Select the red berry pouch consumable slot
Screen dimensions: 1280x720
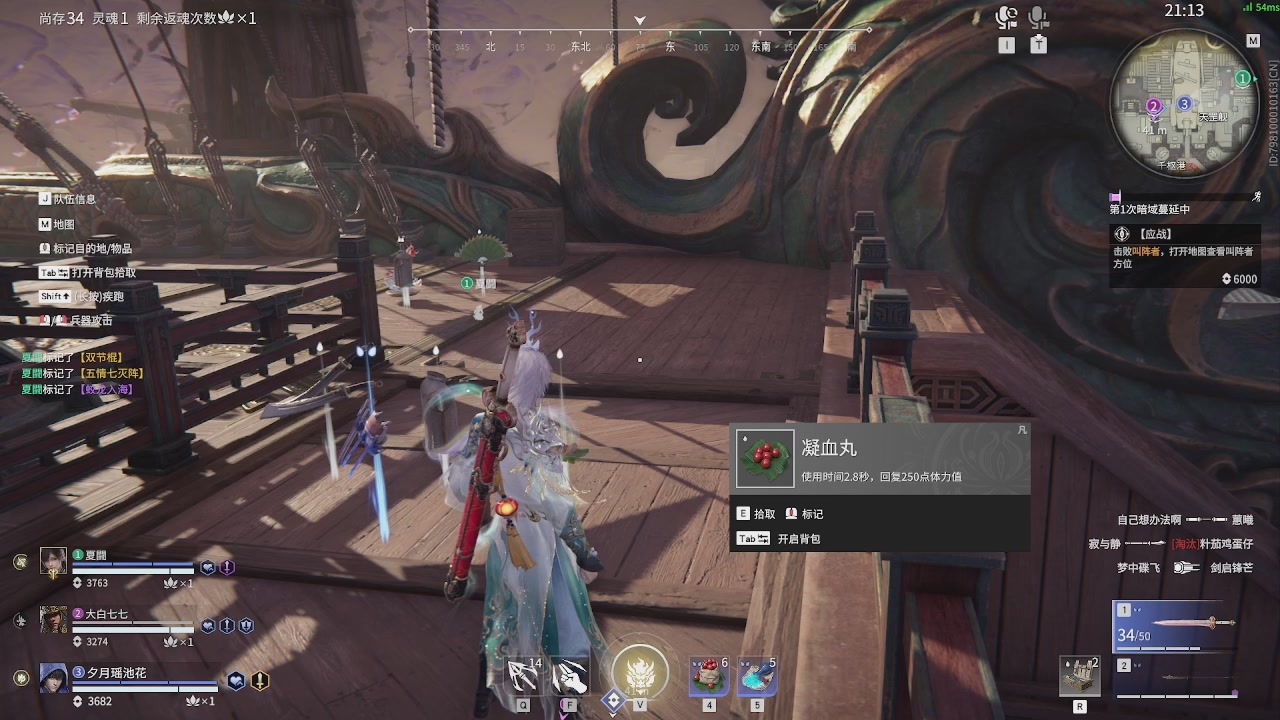point(709,677)
